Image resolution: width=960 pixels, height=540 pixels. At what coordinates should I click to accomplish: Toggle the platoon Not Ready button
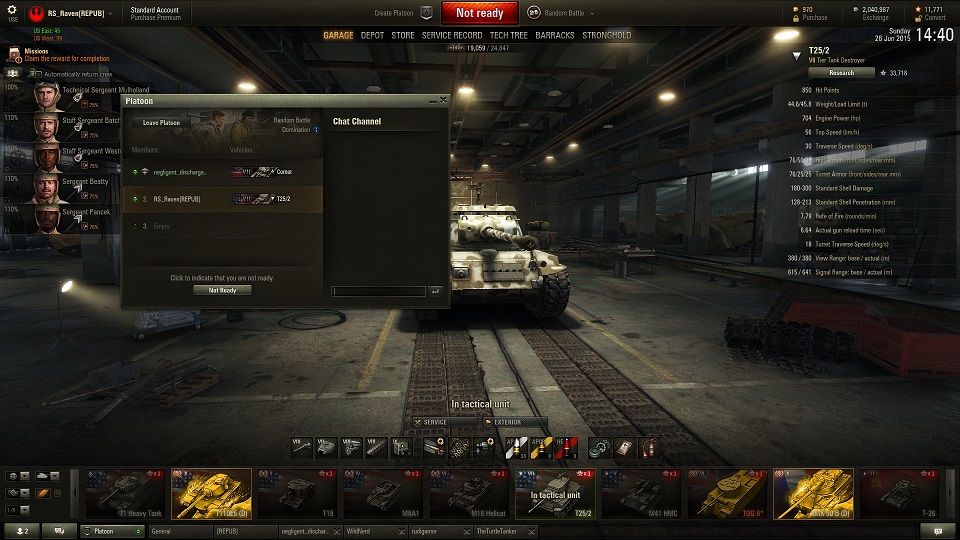[x=222, y=290]
